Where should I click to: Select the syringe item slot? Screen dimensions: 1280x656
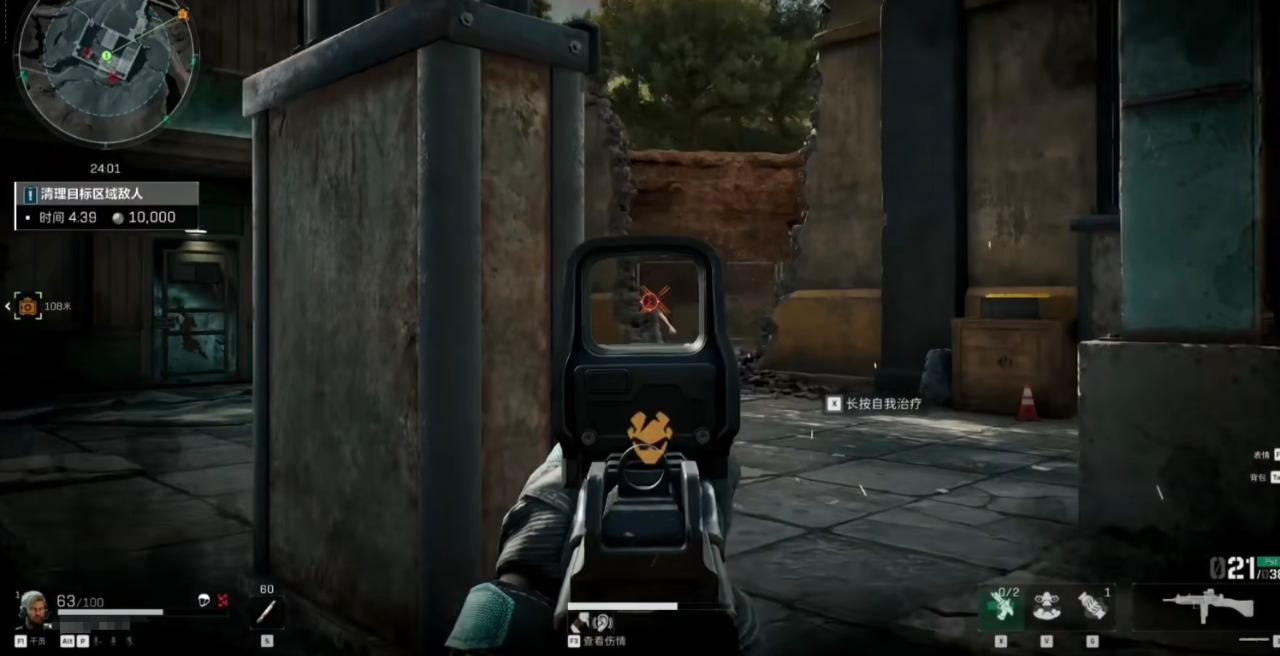pyautogui.click(x=266, y=612)
